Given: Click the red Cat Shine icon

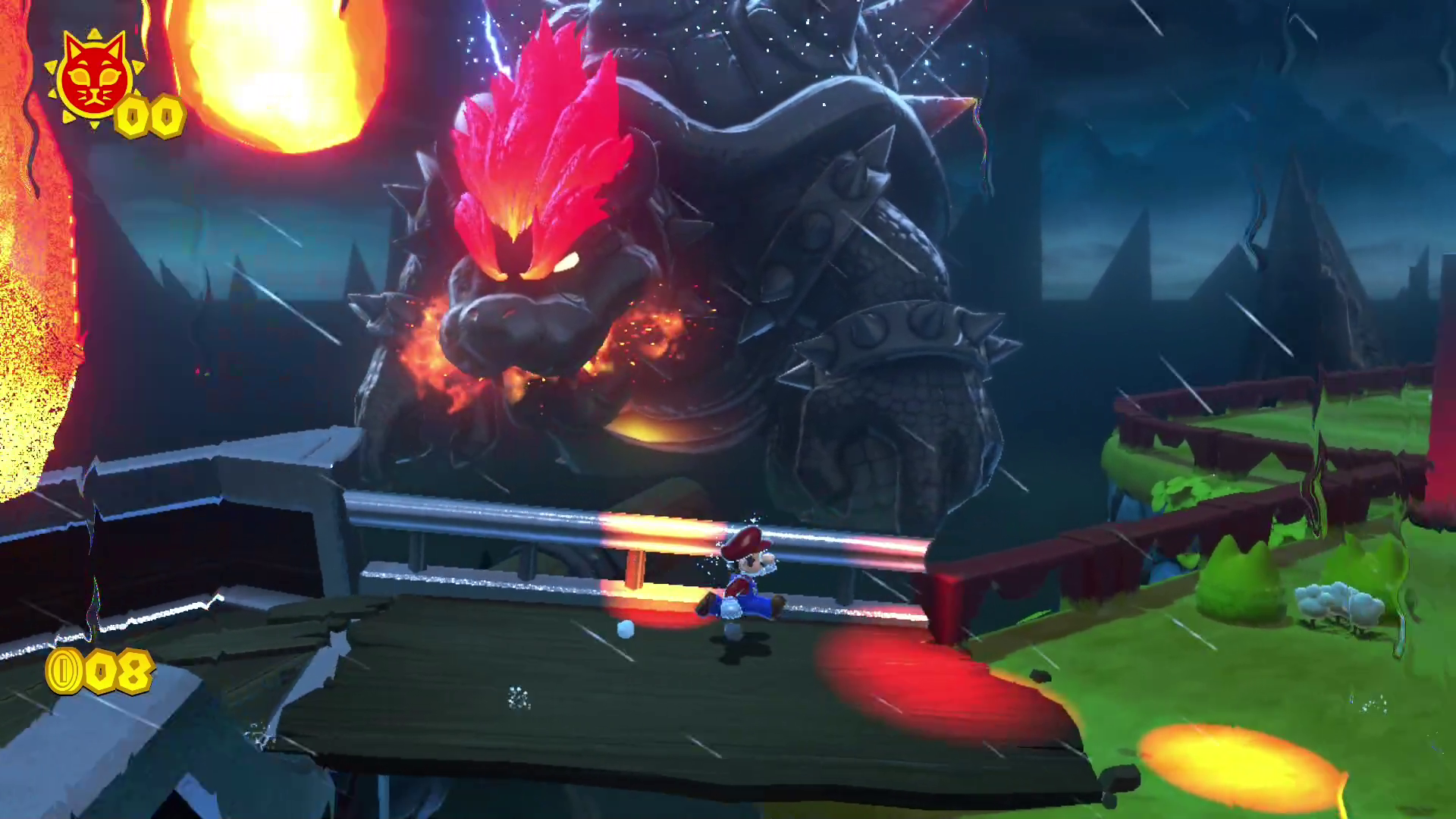Looking at the screenshot, I should (93, 77).
